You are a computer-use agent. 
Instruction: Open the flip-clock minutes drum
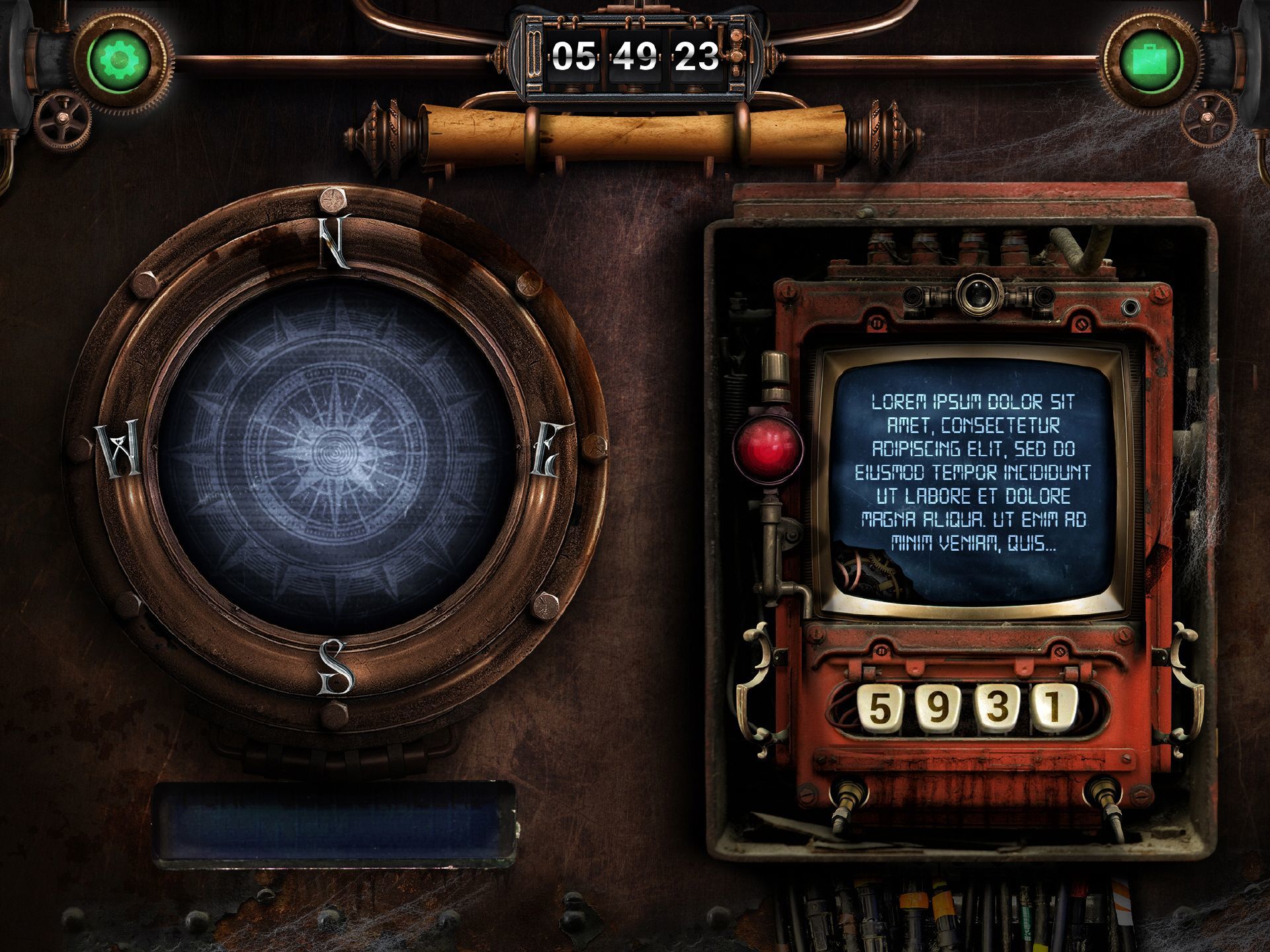635,58
